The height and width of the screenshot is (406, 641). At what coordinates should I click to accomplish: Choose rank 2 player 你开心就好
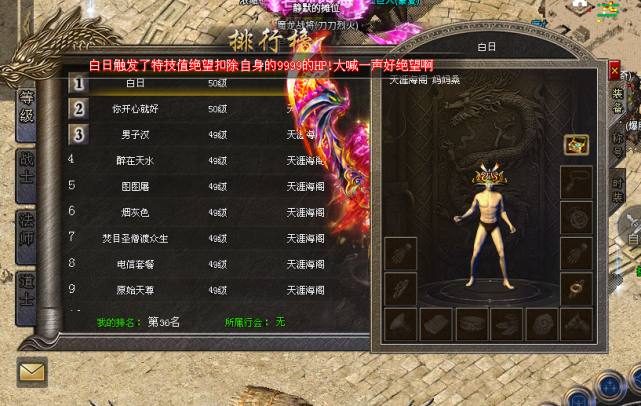coord(136,108)
